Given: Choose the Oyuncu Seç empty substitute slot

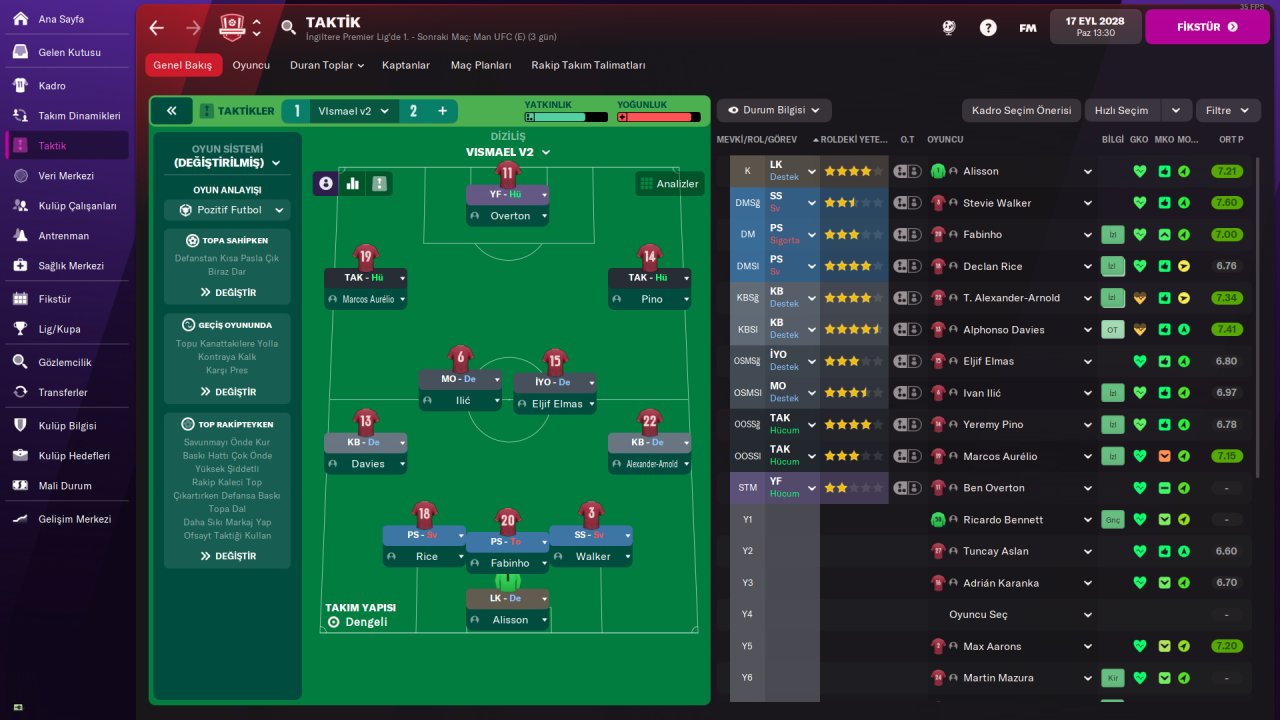Looking at the screenshot, I should pyautogui.click(x=978, y=614).
